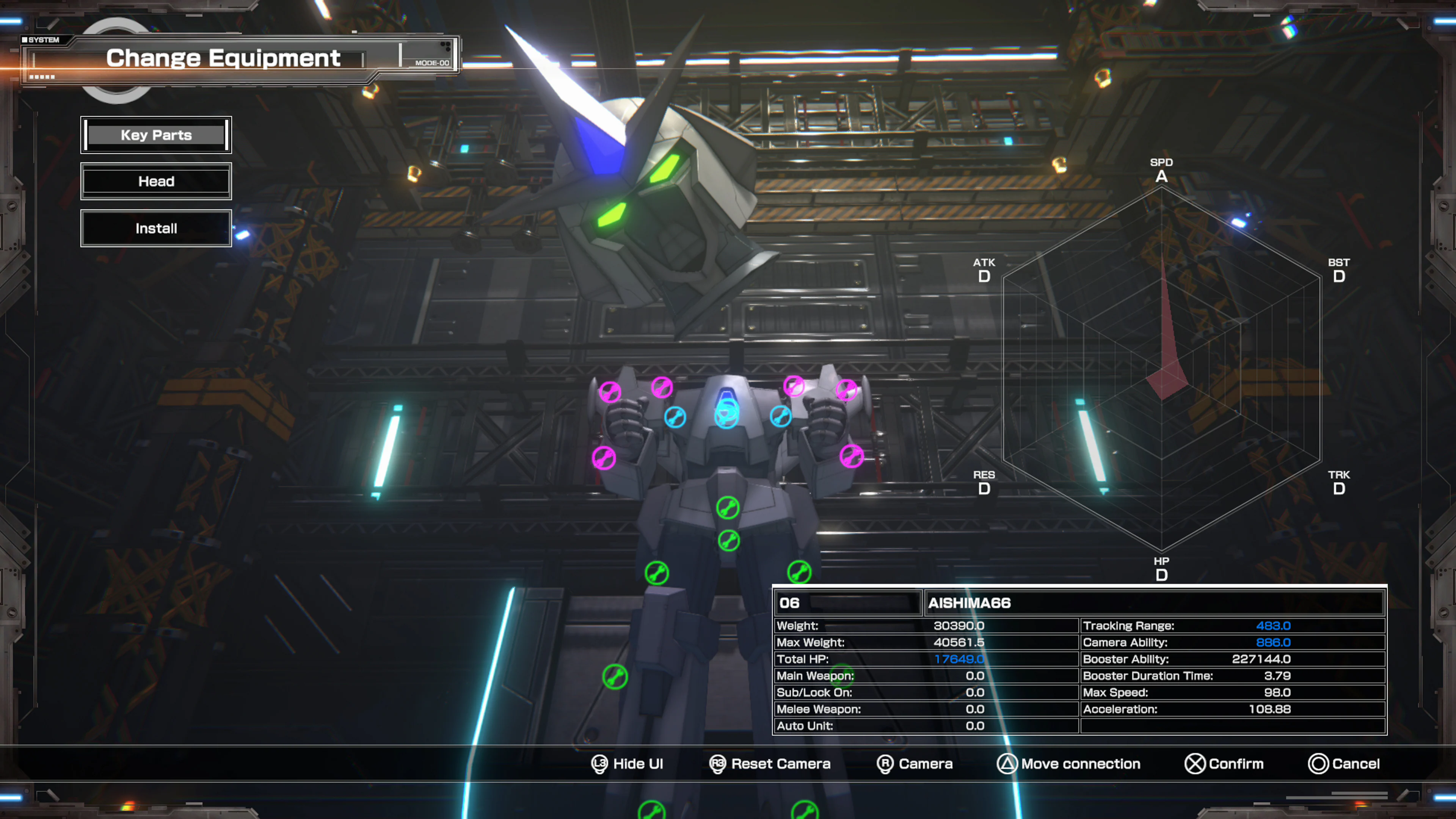Click the Confirm cross-button icon
Screen dimensions: 1456x819
pos(1195,764)
